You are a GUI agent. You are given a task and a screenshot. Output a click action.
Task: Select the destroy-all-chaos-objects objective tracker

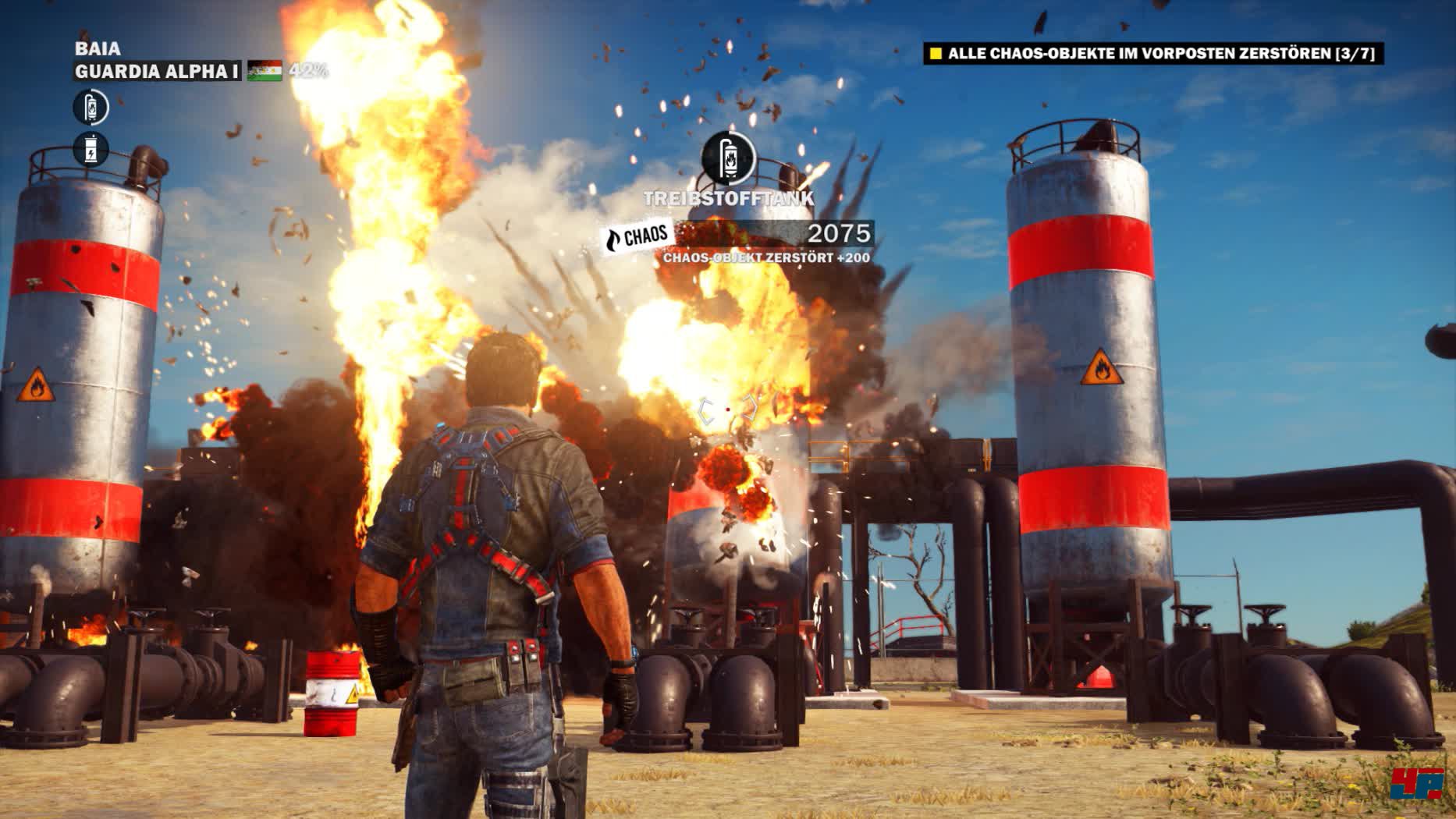tap(1152, 54)
